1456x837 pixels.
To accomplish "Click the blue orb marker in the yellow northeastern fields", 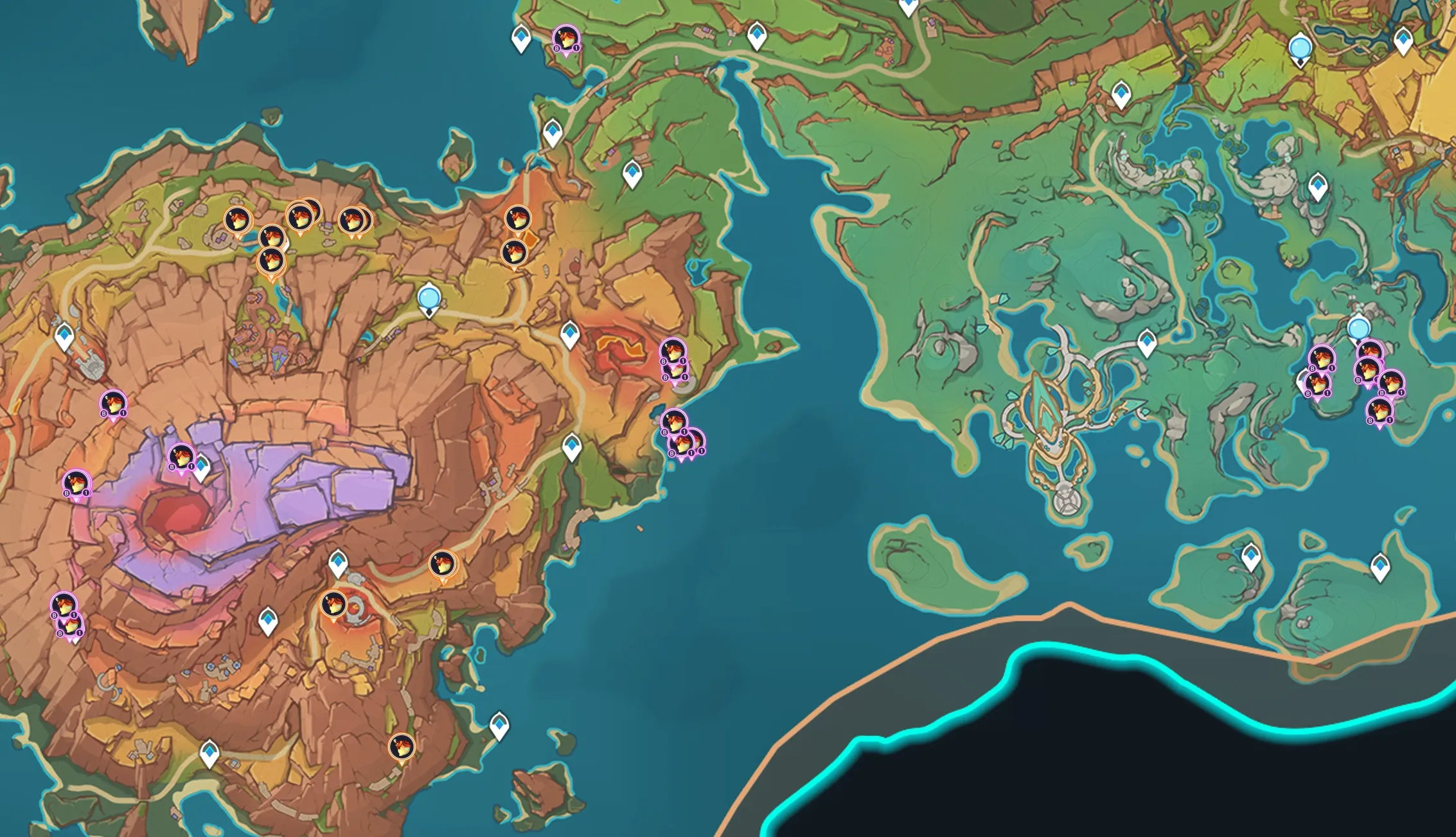I will click(1300, 48).
